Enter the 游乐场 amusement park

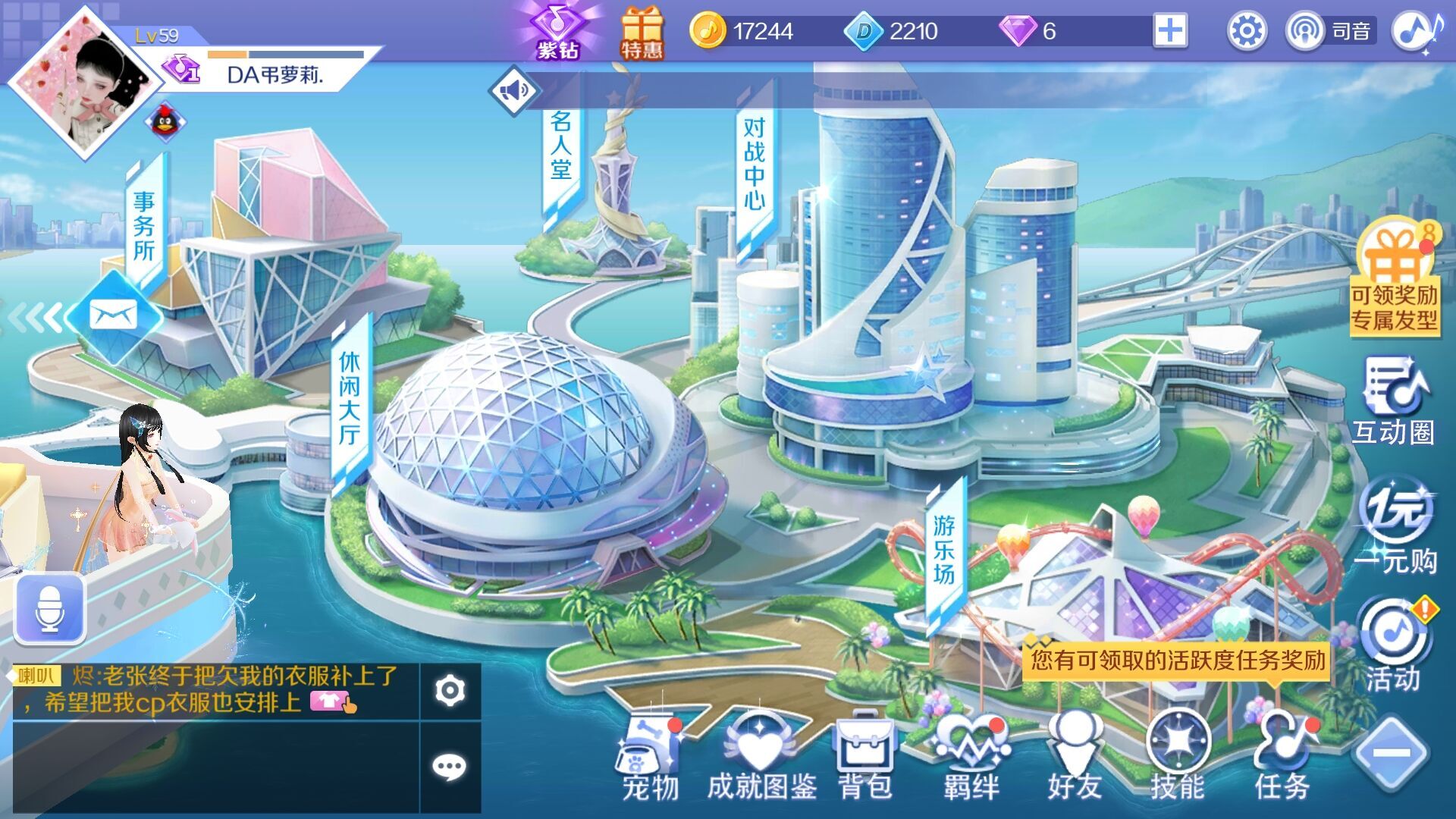(x=944, y=550)
